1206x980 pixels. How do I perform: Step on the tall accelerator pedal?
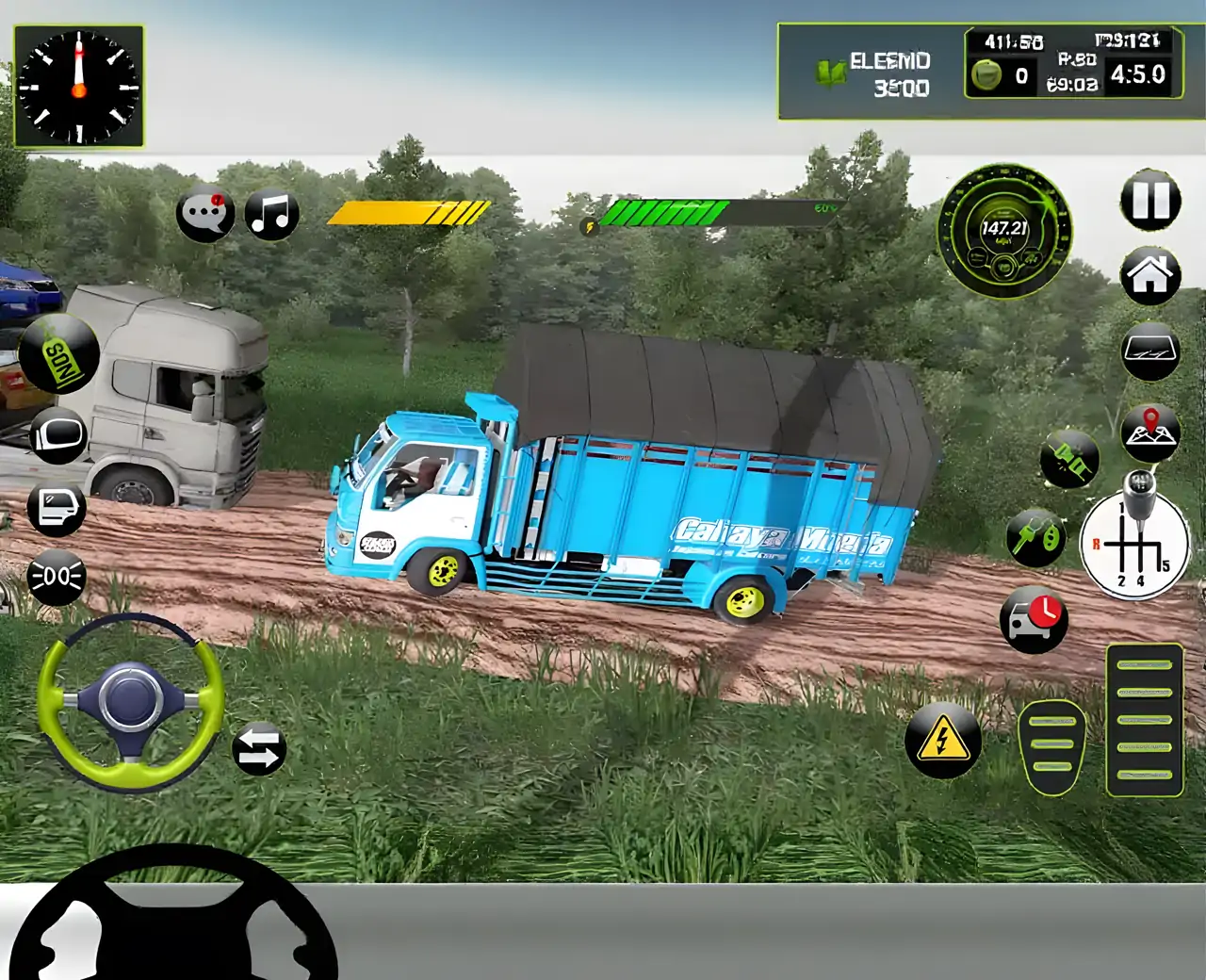[1144, 719]
